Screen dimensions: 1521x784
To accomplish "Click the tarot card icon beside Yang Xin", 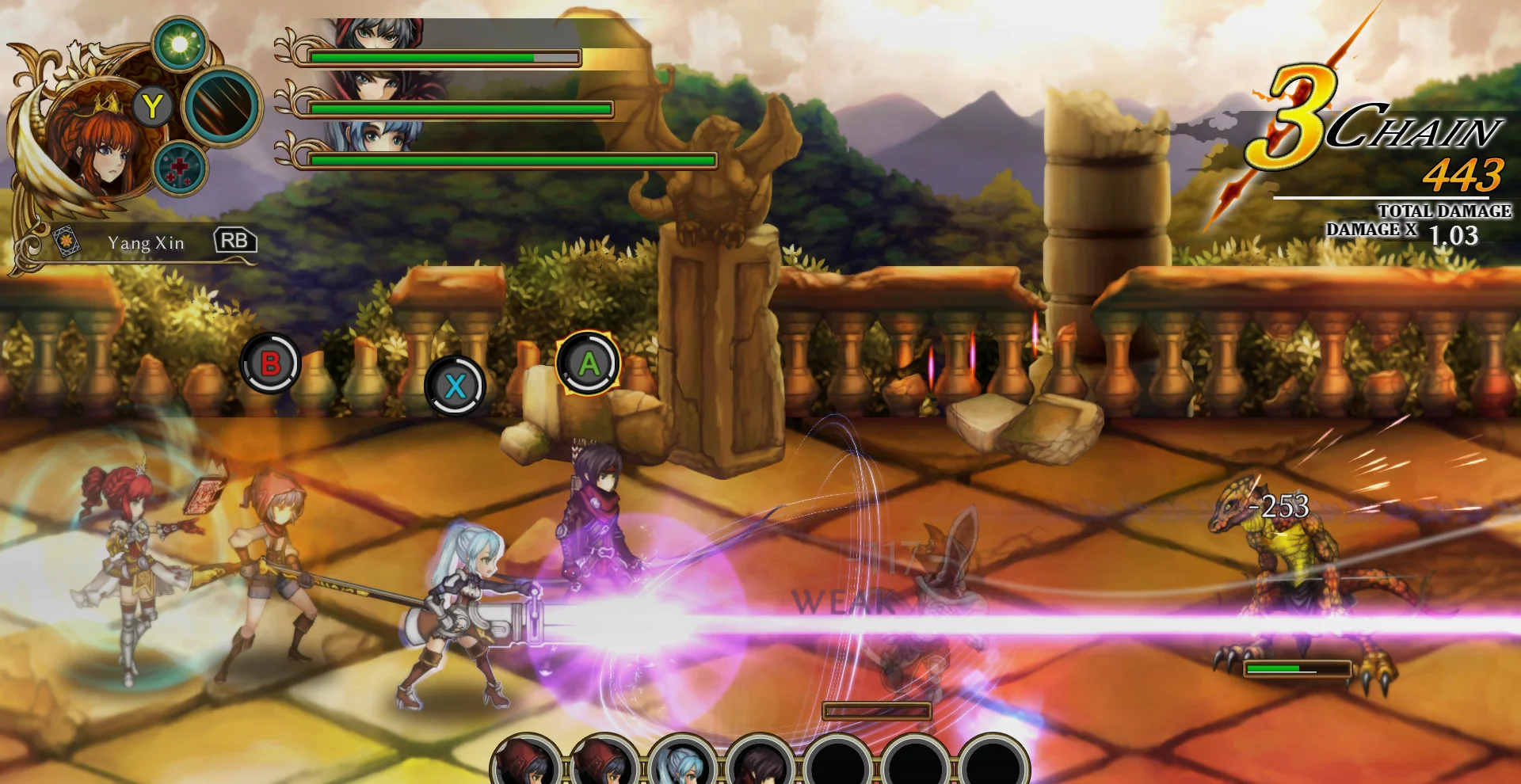I will point(66,240).
